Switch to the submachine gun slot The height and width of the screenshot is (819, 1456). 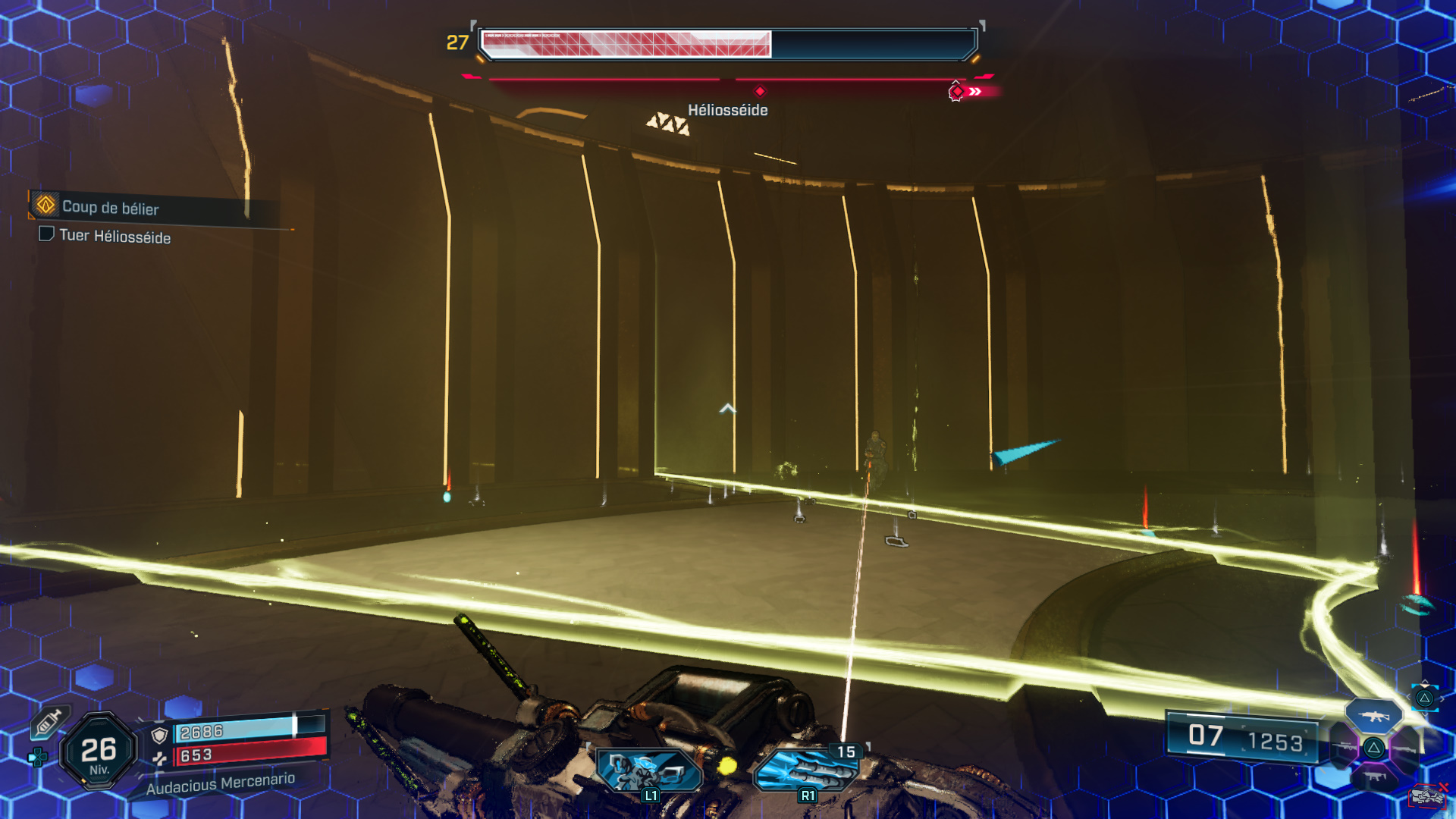1373,777
